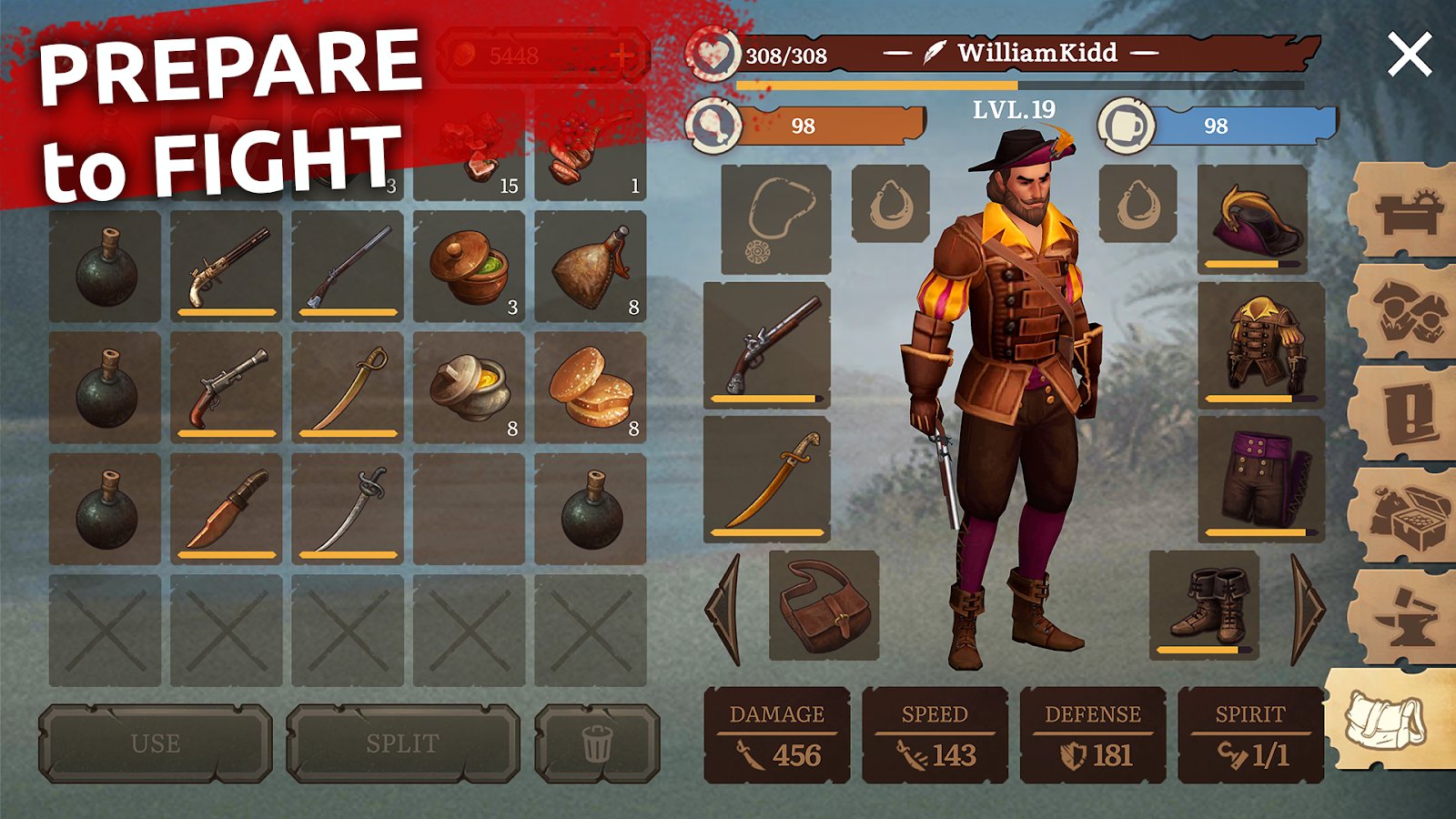Show the next character with right arrow
This screenshot has height=819, width=1456.
coord(1308,608)
